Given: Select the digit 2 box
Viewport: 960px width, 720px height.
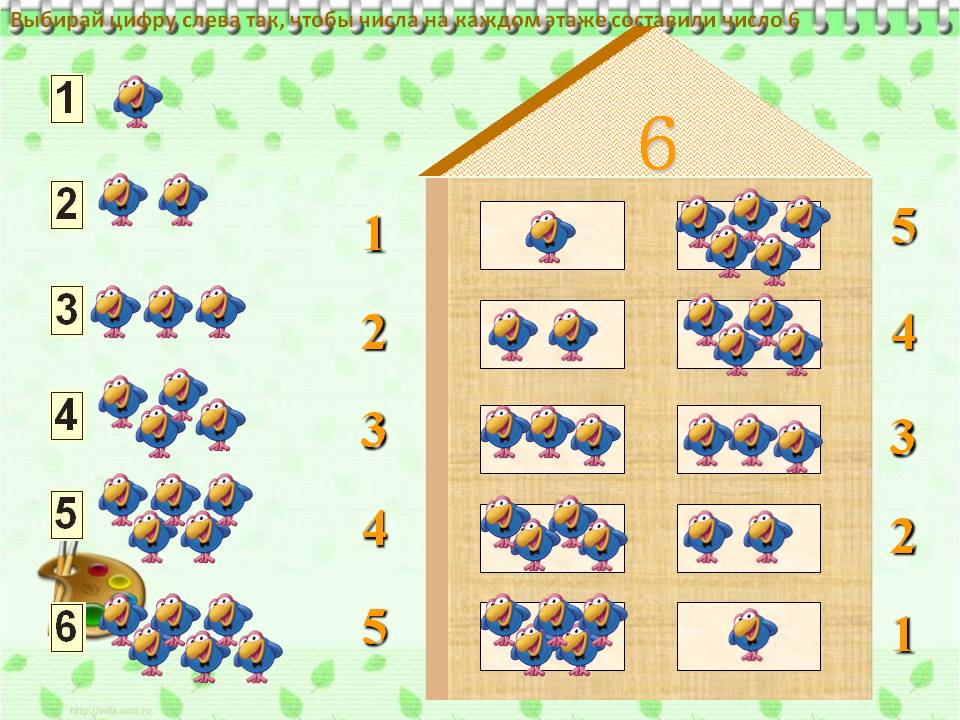Looking at the screenshot, I should coord(66,205).
